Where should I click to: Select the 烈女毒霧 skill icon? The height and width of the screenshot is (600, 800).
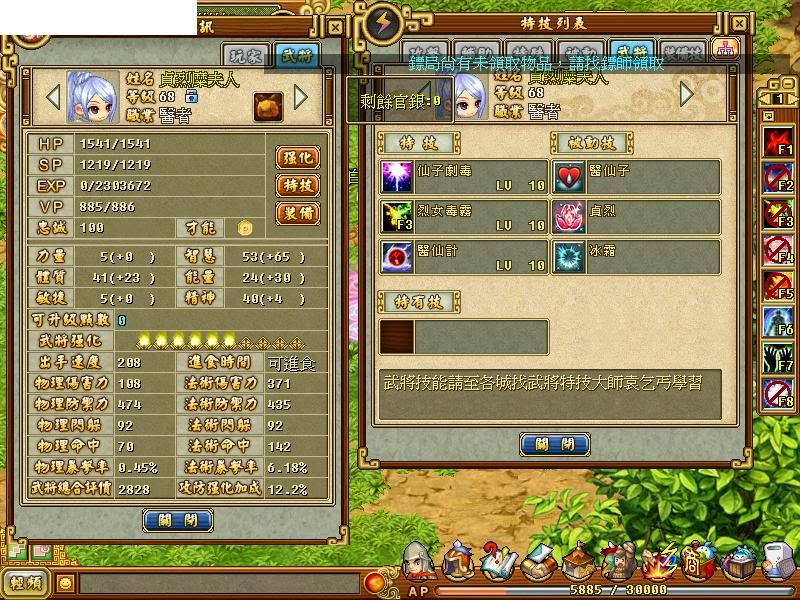[396, 217]
